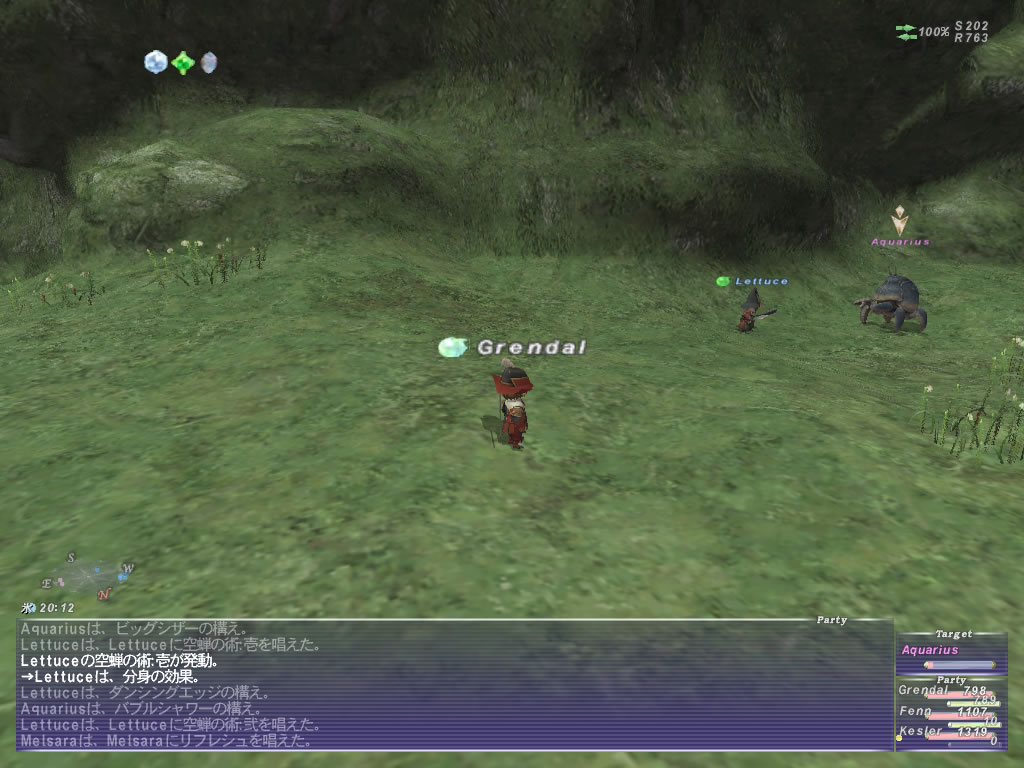Select the pale blue crystal status icon
1024x768 pixels.
[155, 63]
